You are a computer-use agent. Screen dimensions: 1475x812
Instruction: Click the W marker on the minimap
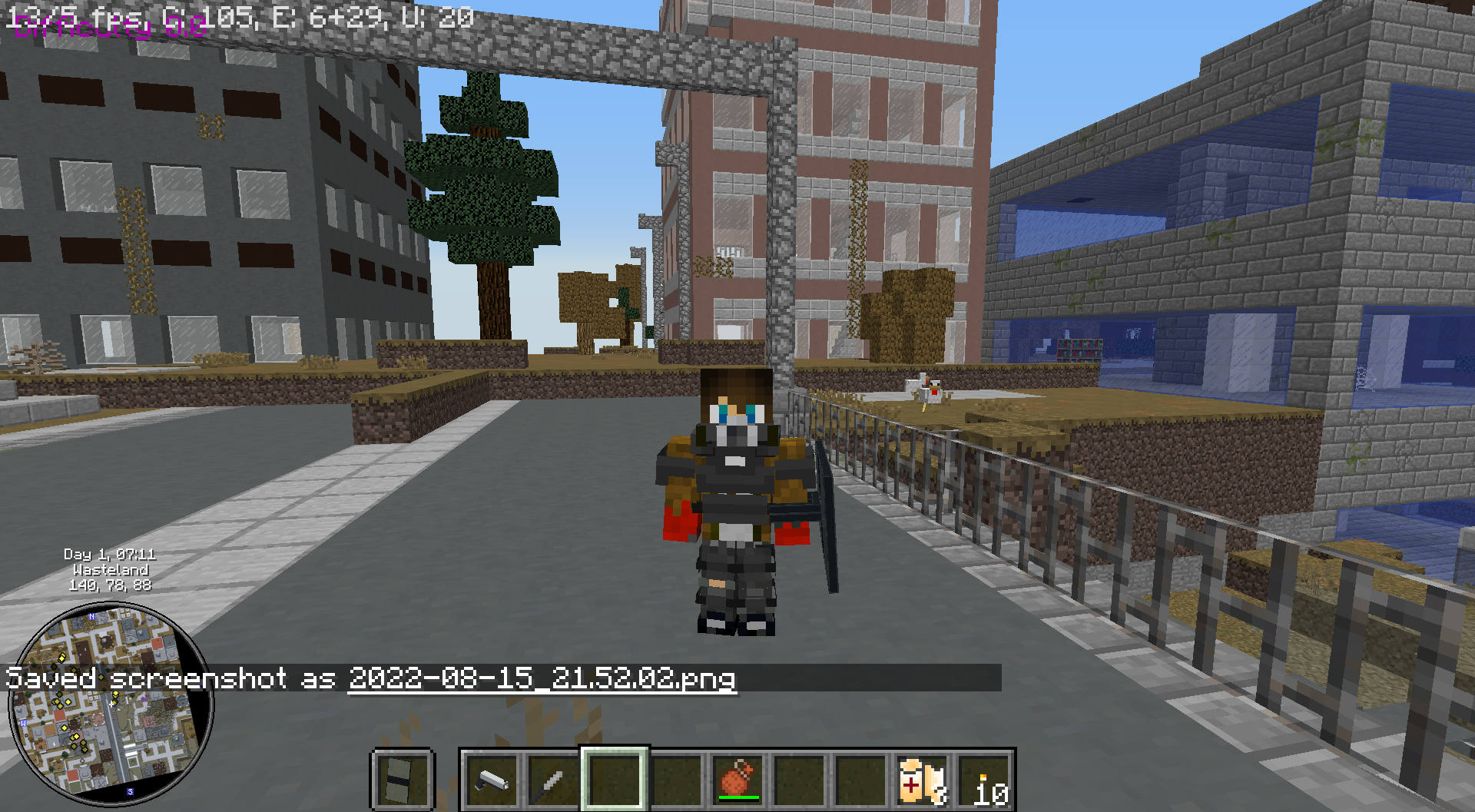(x=24, y=724)
